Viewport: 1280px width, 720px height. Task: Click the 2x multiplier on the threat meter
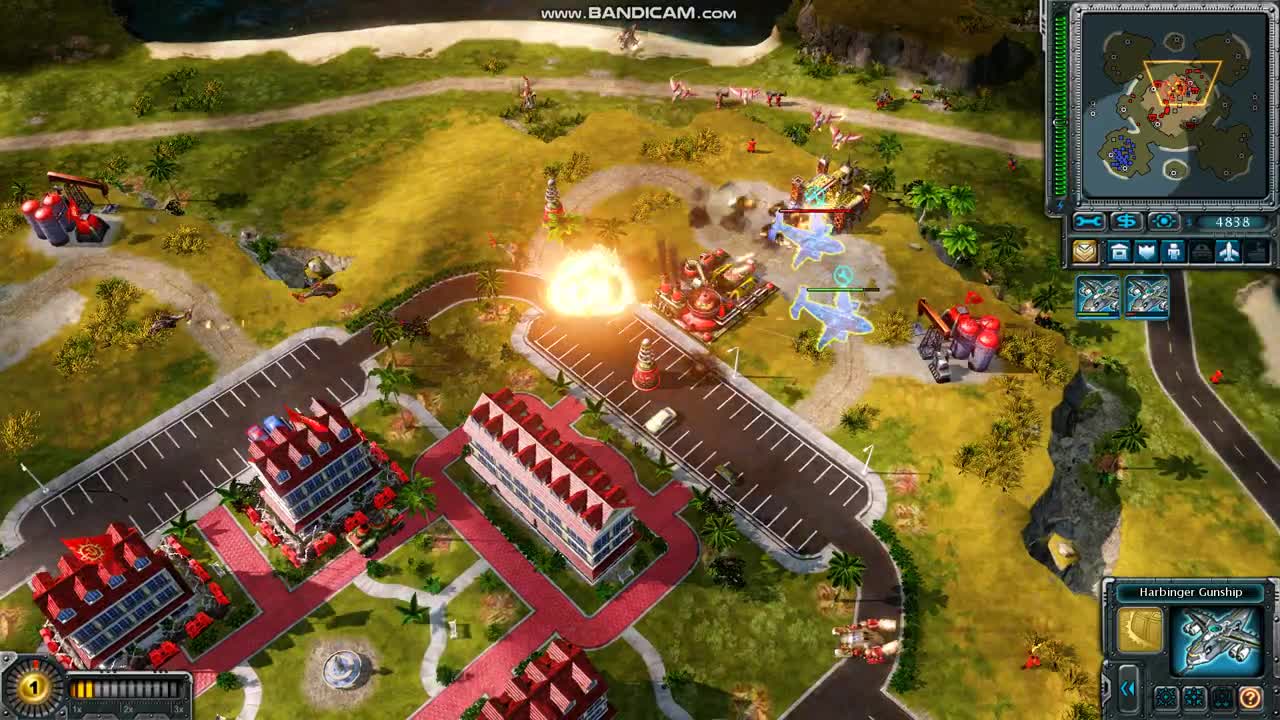(128, 708)
